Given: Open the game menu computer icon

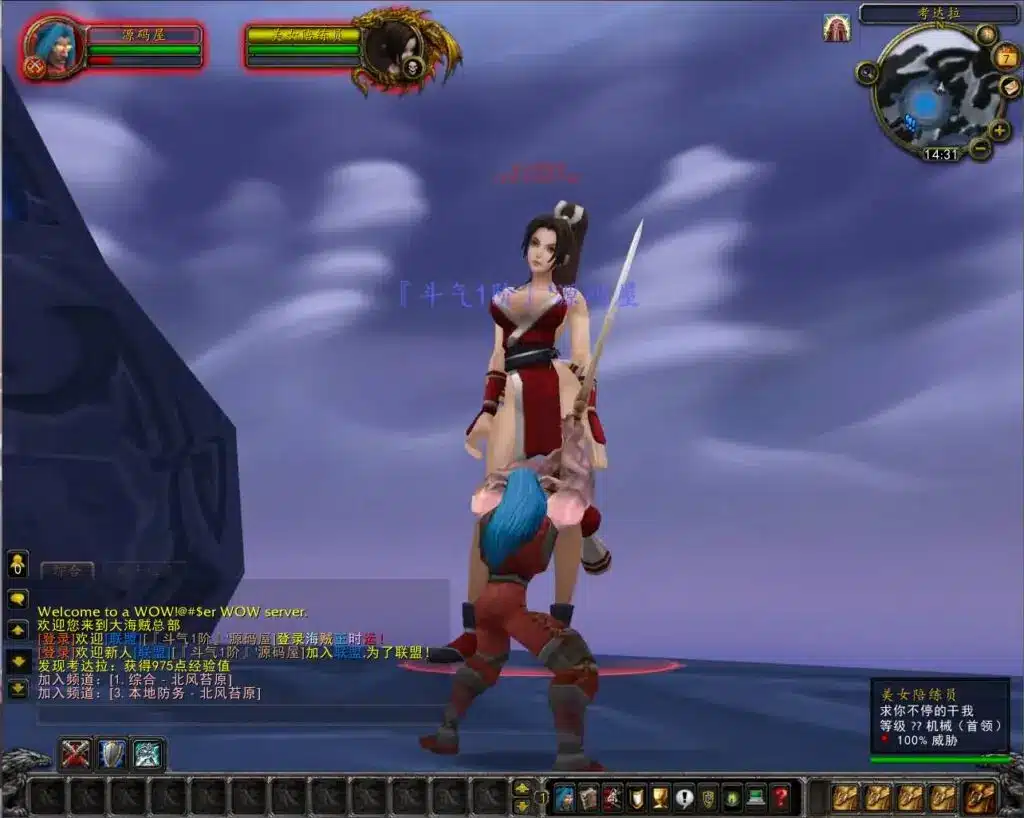Looking at the screenshot, I should click(x=756, y=797).
